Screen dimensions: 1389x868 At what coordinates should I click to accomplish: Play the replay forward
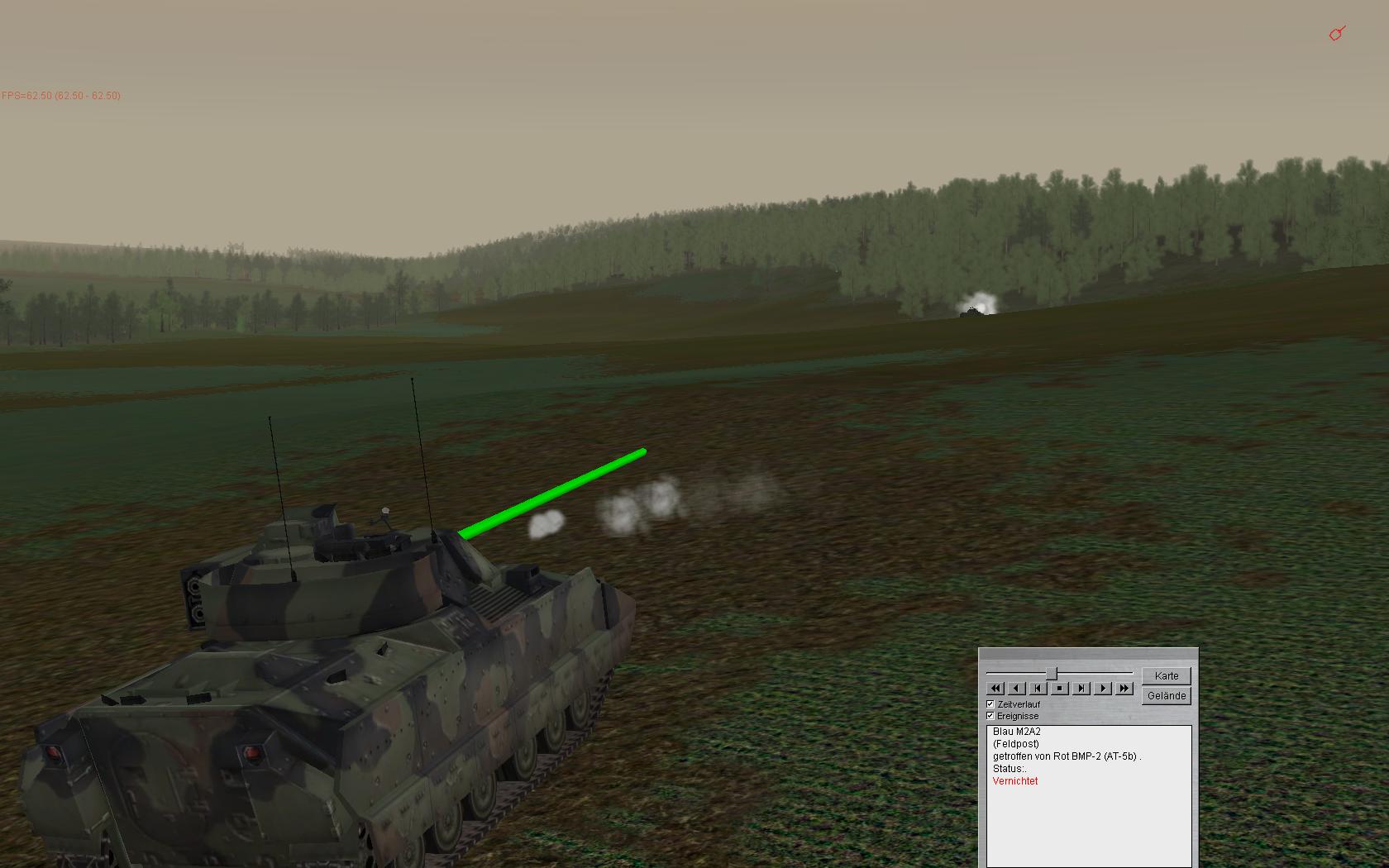tap(1103, 688)
